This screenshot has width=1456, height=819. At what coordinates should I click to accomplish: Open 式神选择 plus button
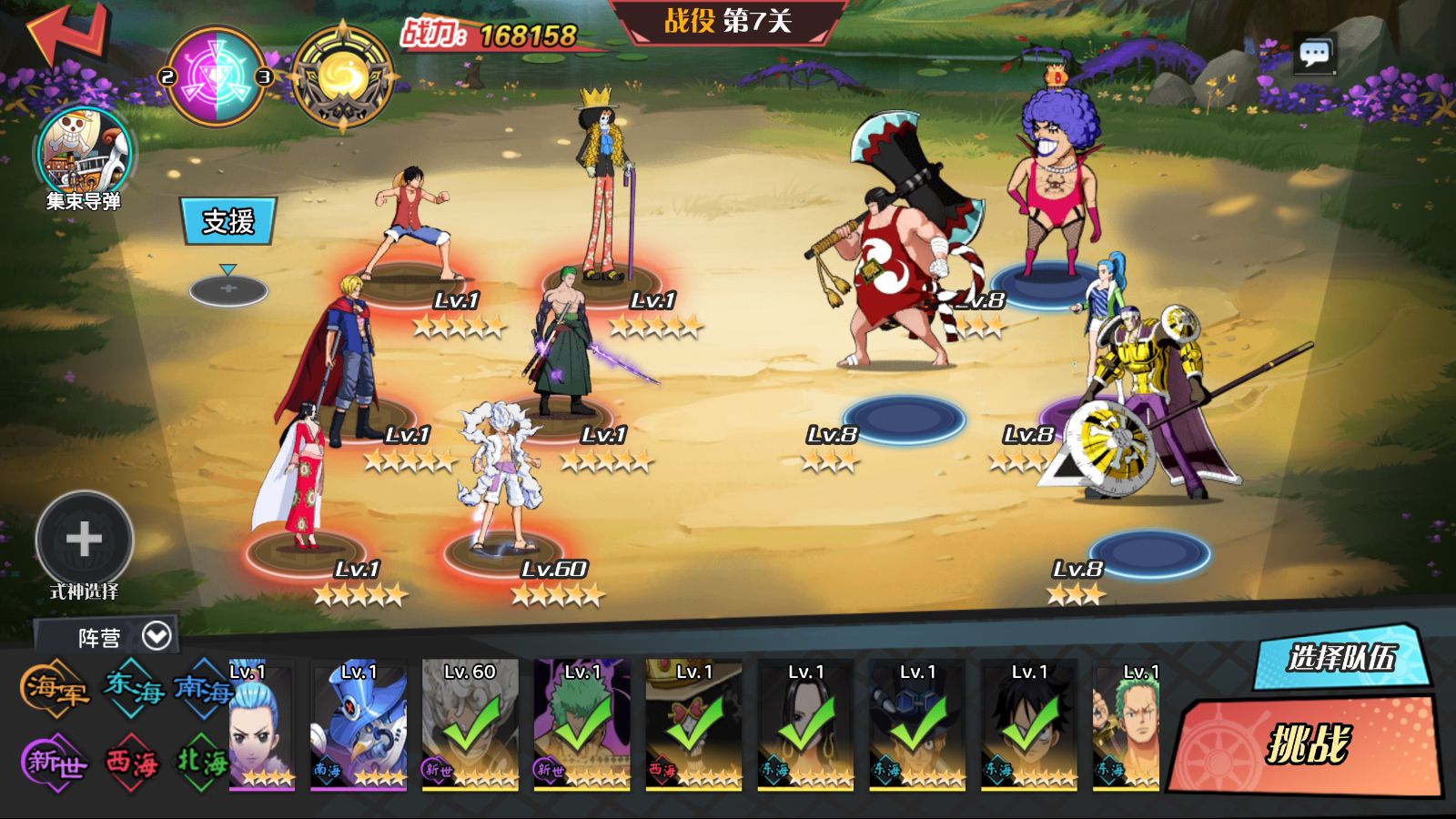[x=84, y=539]
